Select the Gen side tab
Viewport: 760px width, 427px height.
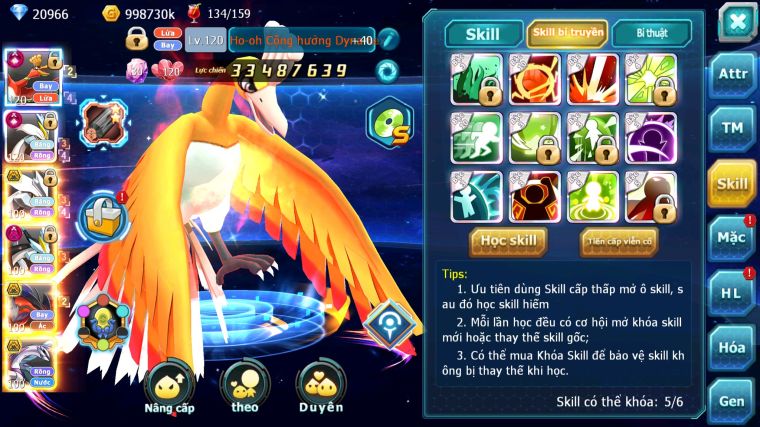731,400
